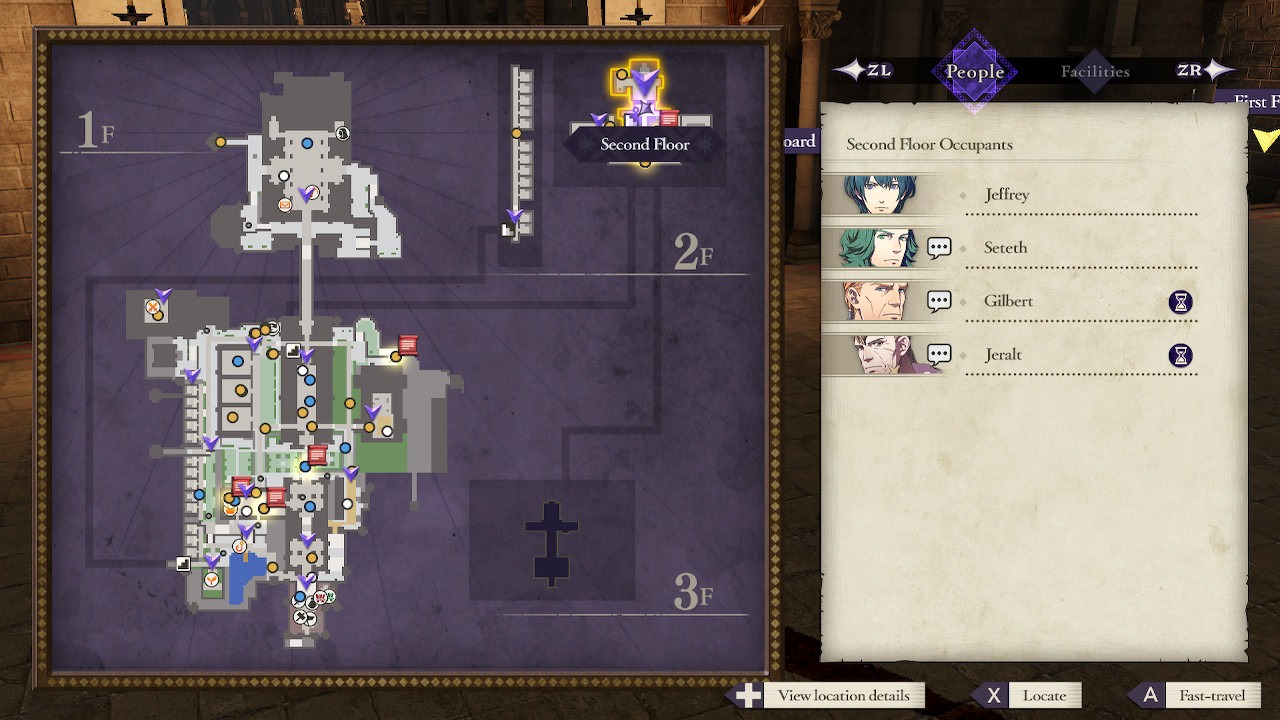Choose Fast-travel at the bottom right
Image resolution: width=1280 pixels, height=720 pixels.
(1213, 695)
